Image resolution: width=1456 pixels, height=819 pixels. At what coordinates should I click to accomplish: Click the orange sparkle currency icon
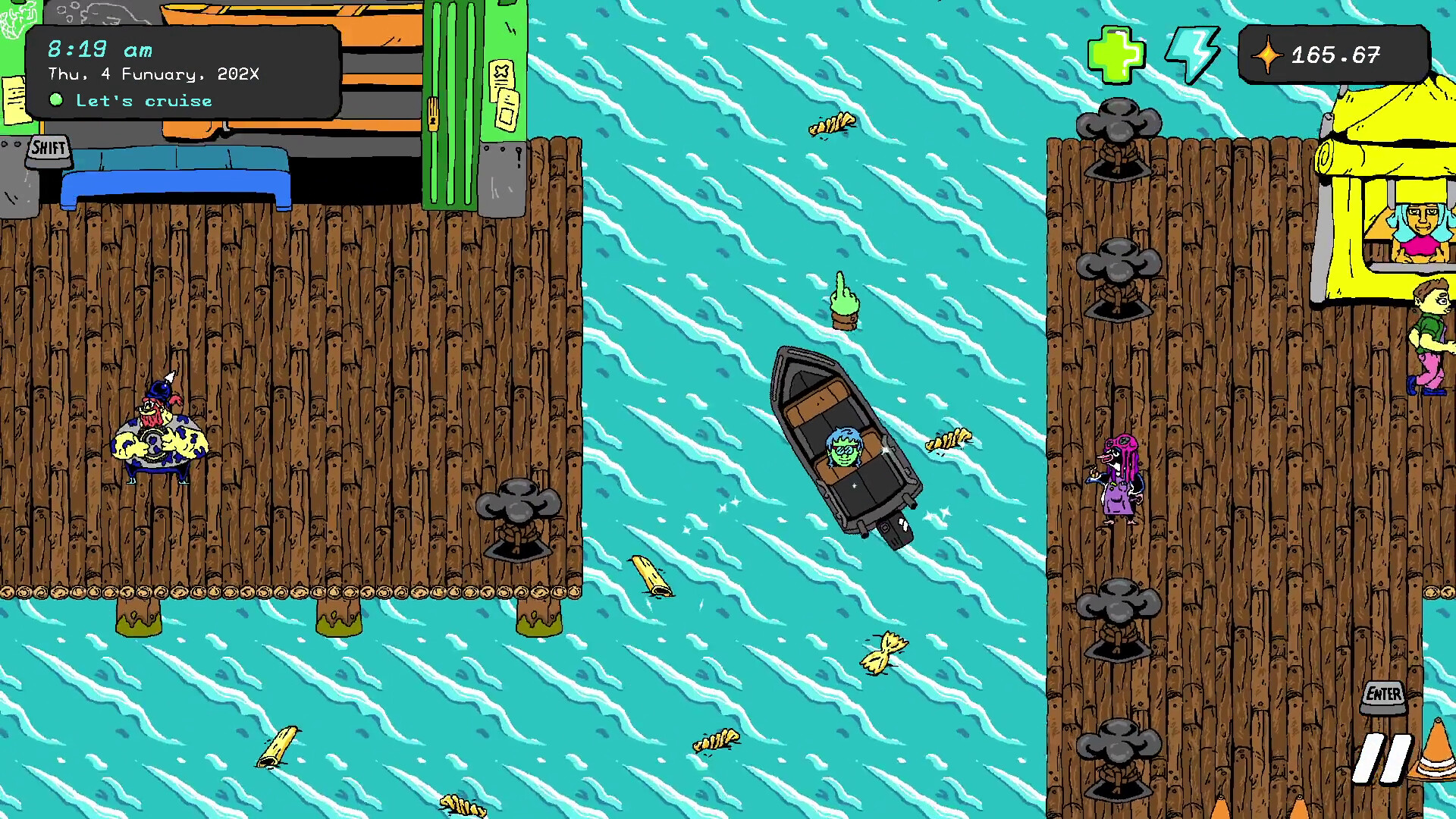pos(1269,54)
